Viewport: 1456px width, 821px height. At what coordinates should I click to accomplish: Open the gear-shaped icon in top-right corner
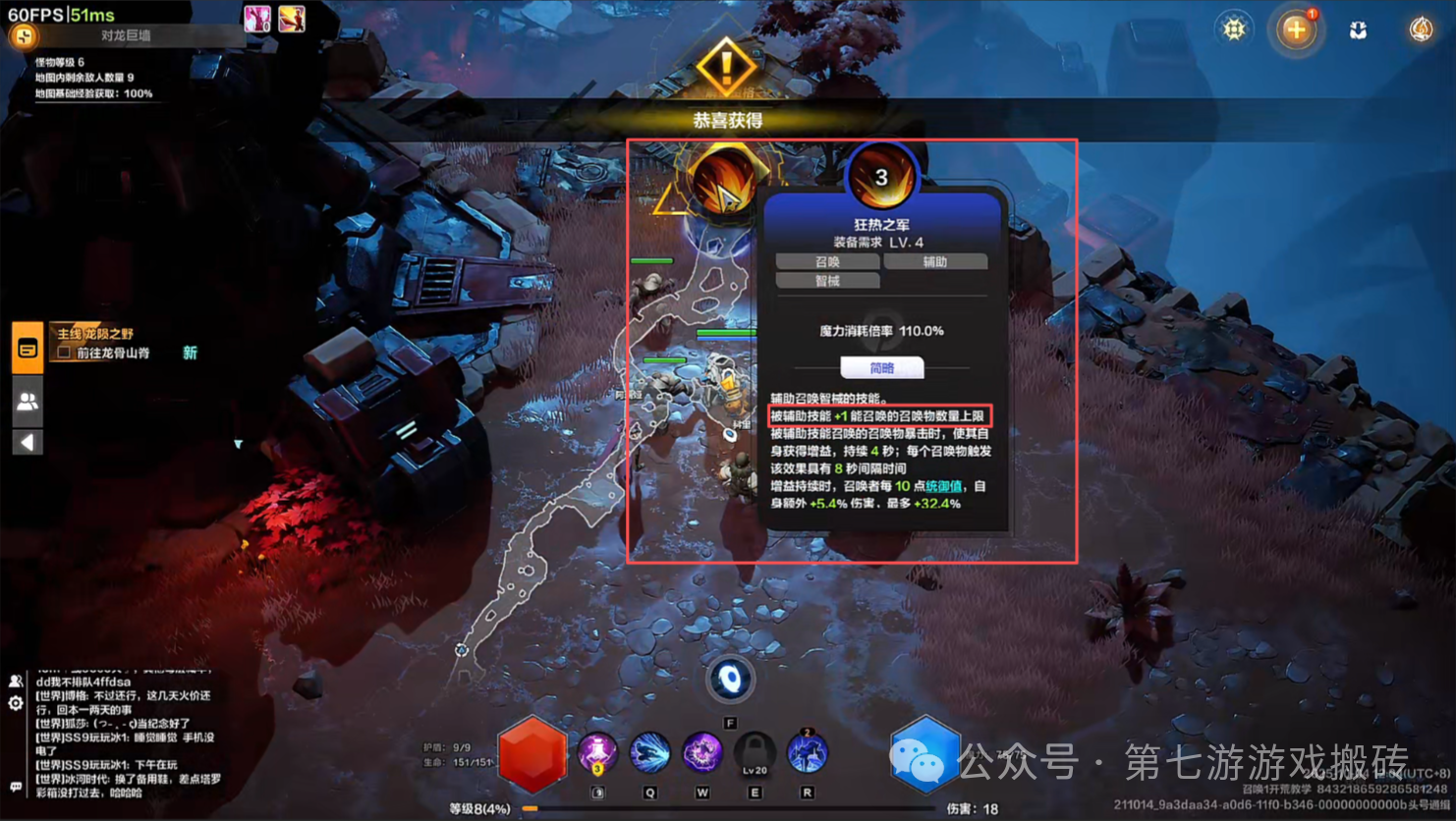coord(1234,29)
